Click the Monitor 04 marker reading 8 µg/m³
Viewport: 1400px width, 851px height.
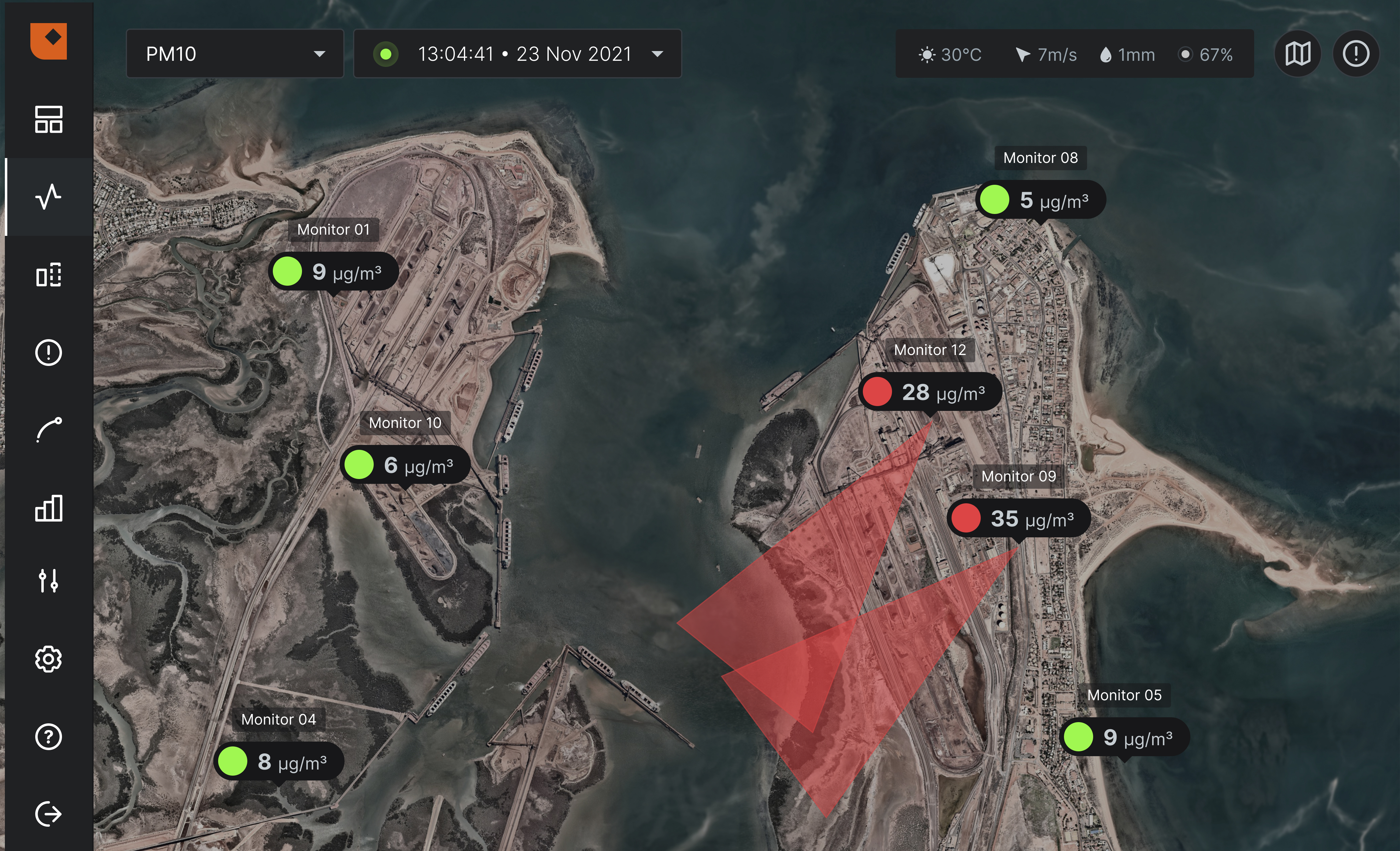(x=278, y=762)
